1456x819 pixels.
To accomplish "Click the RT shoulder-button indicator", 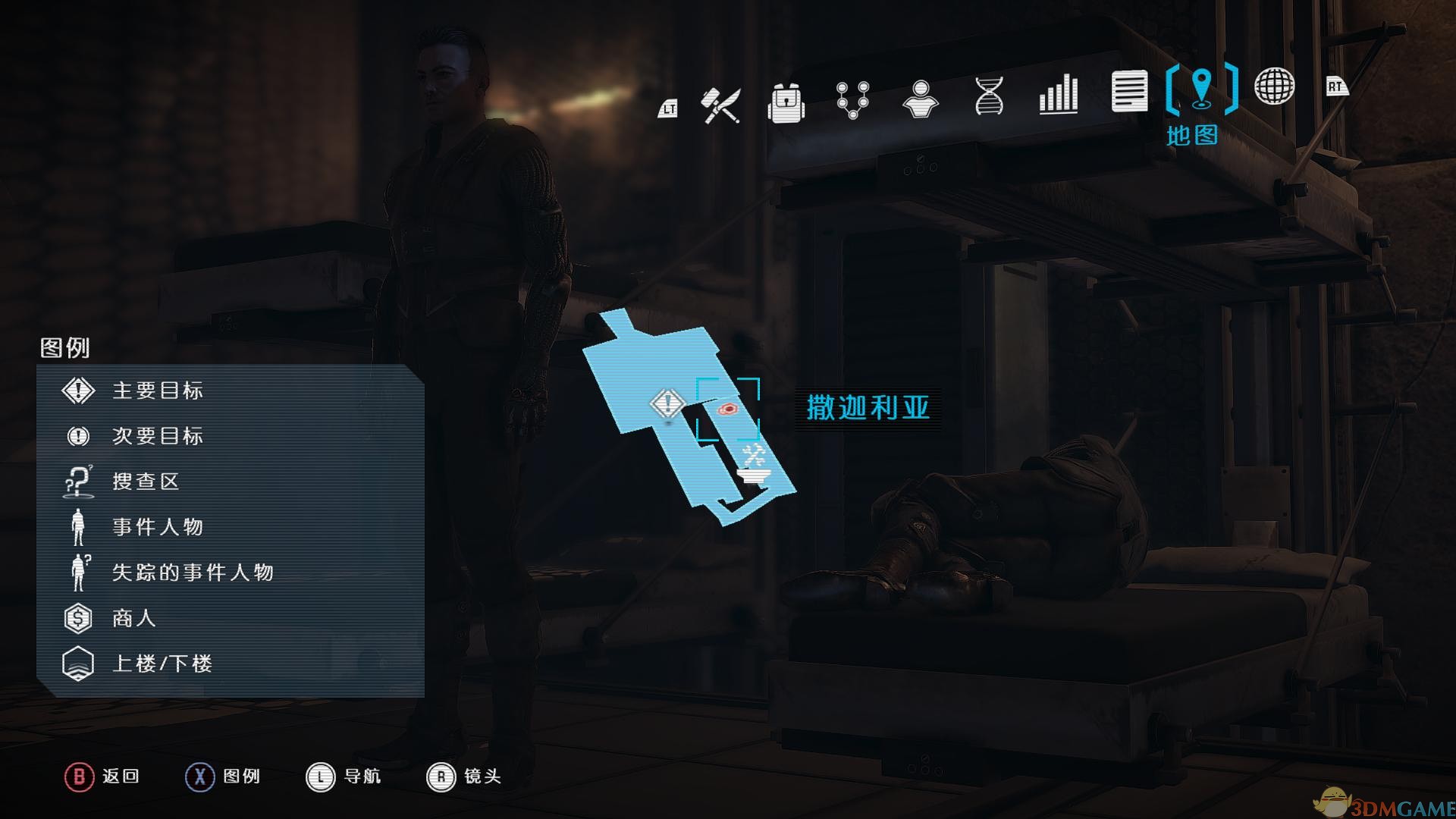I will point(1336,87).
